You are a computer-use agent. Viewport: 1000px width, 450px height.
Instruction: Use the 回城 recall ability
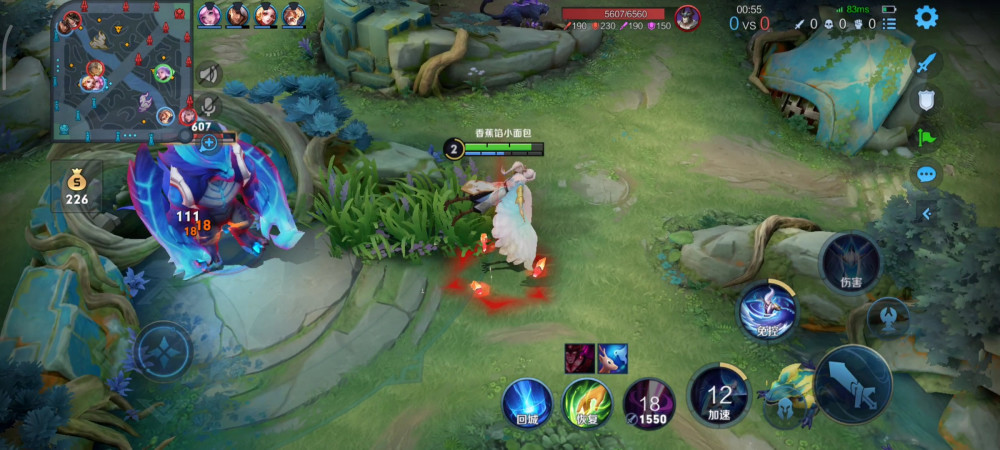pyautogui.click(x=527, y=404)
